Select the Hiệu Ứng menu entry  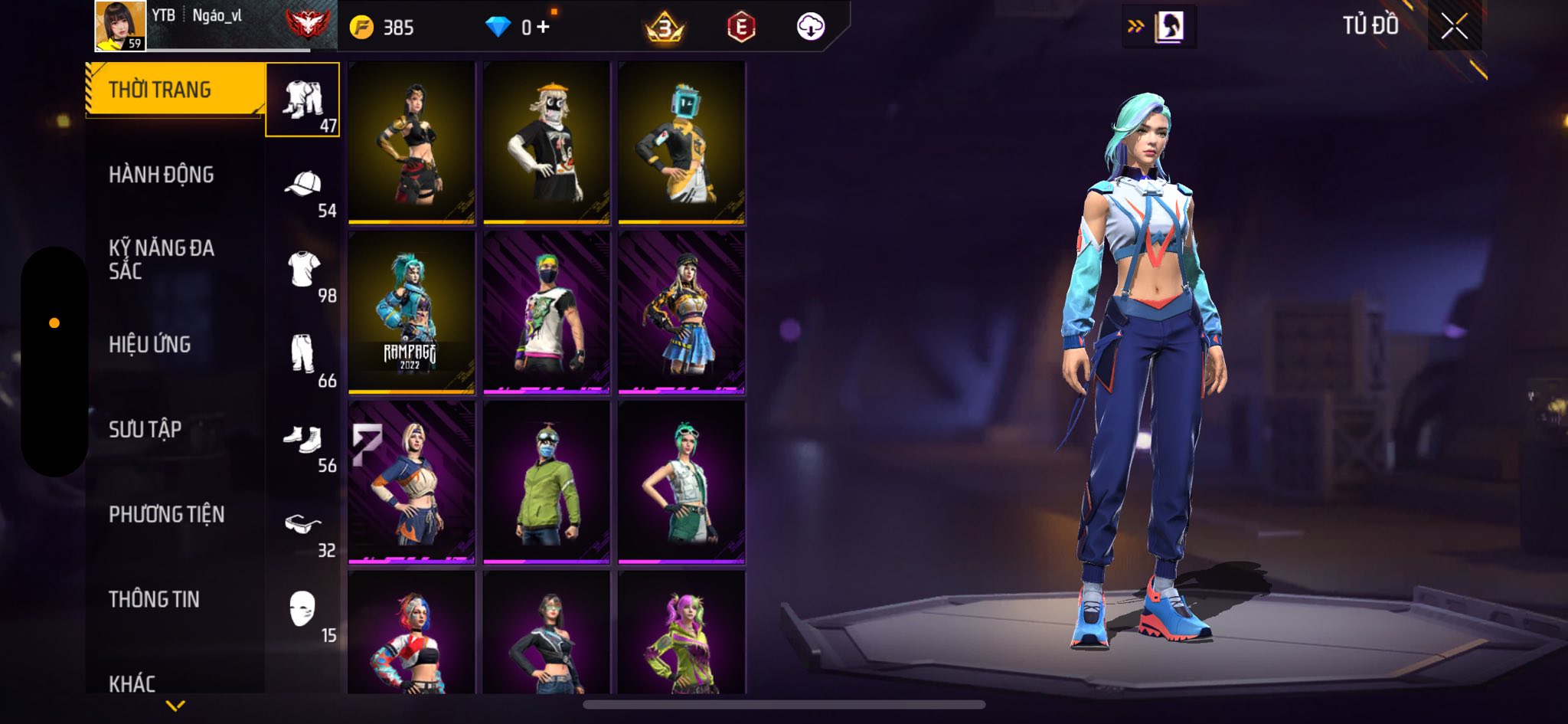coord(149,345)
